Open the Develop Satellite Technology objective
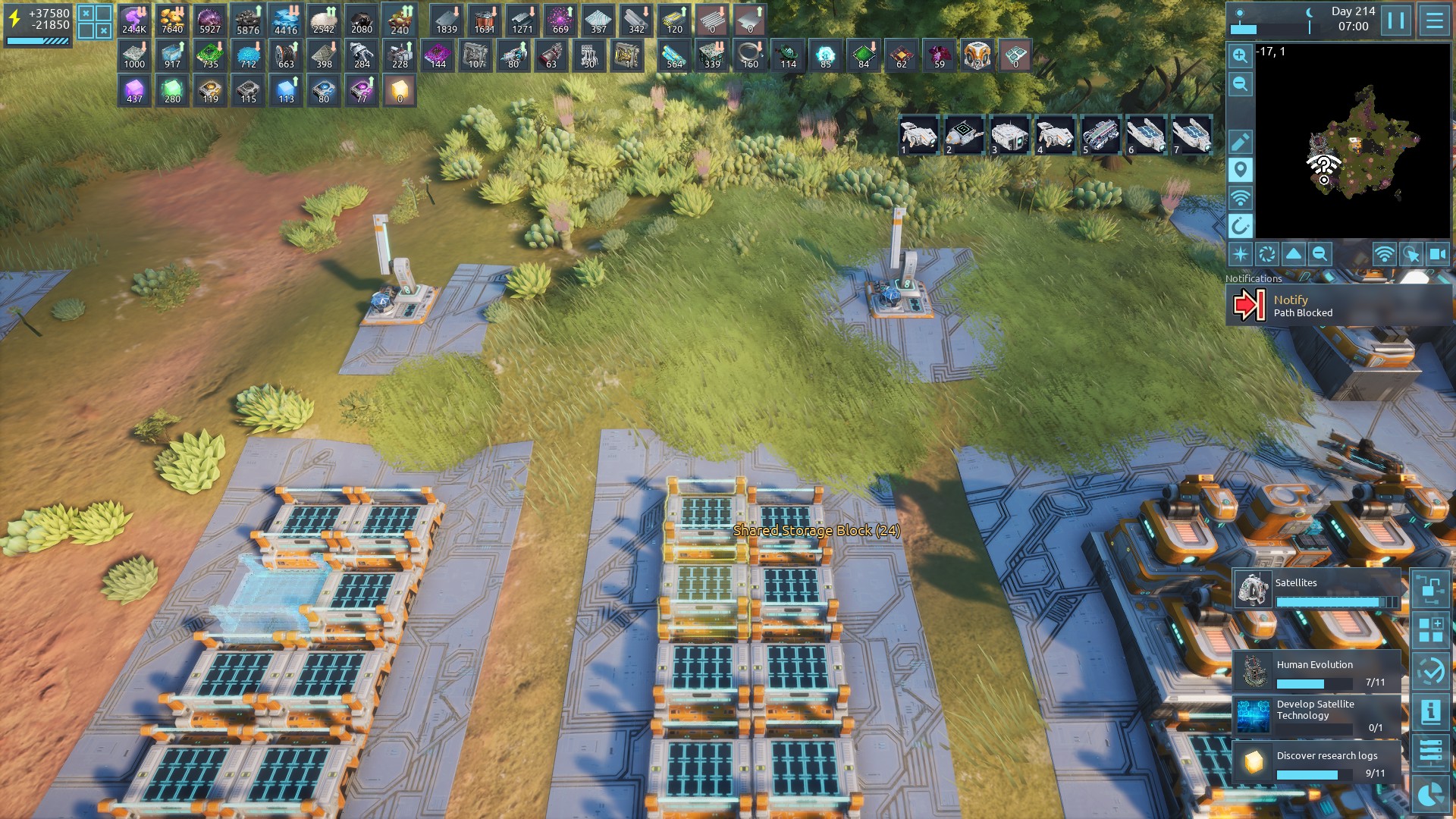Screen dimensions: 1456x819 [x=1317, y=716]
